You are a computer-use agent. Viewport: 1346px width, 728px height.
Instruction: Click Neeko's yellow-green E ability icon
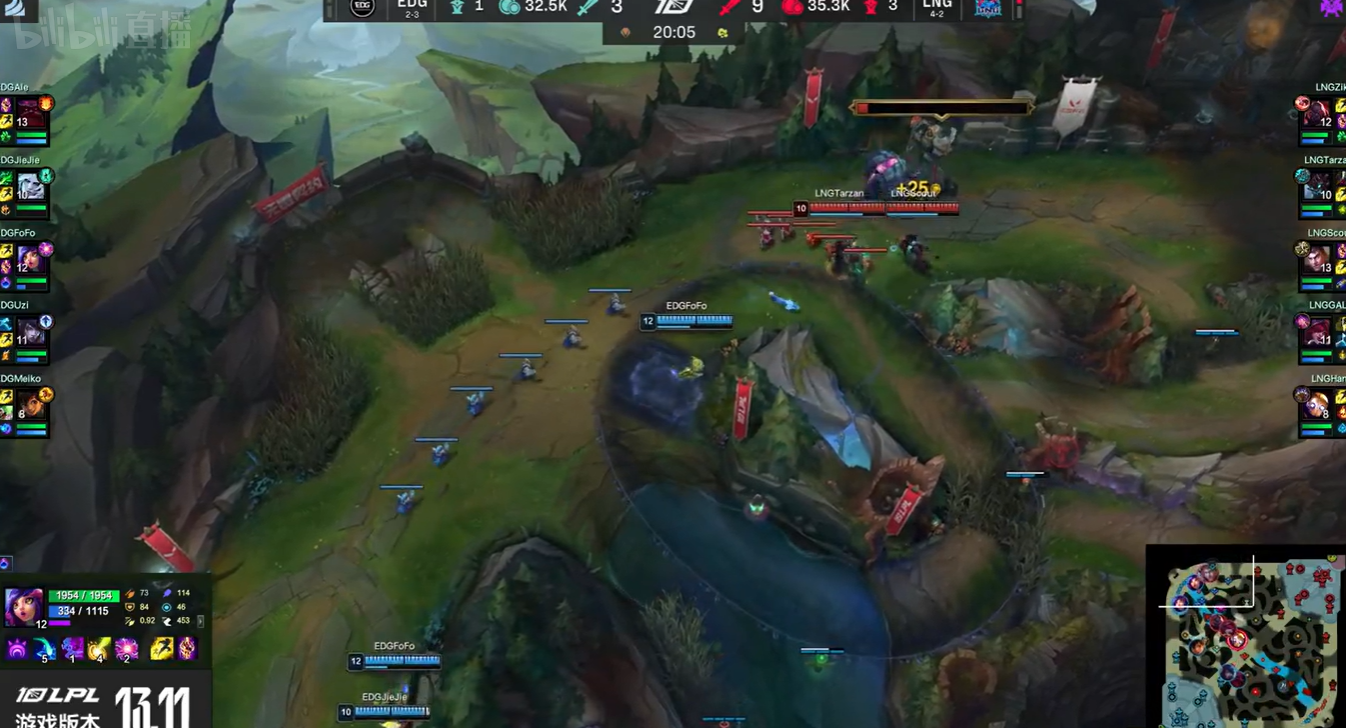(x=99, y=651)
